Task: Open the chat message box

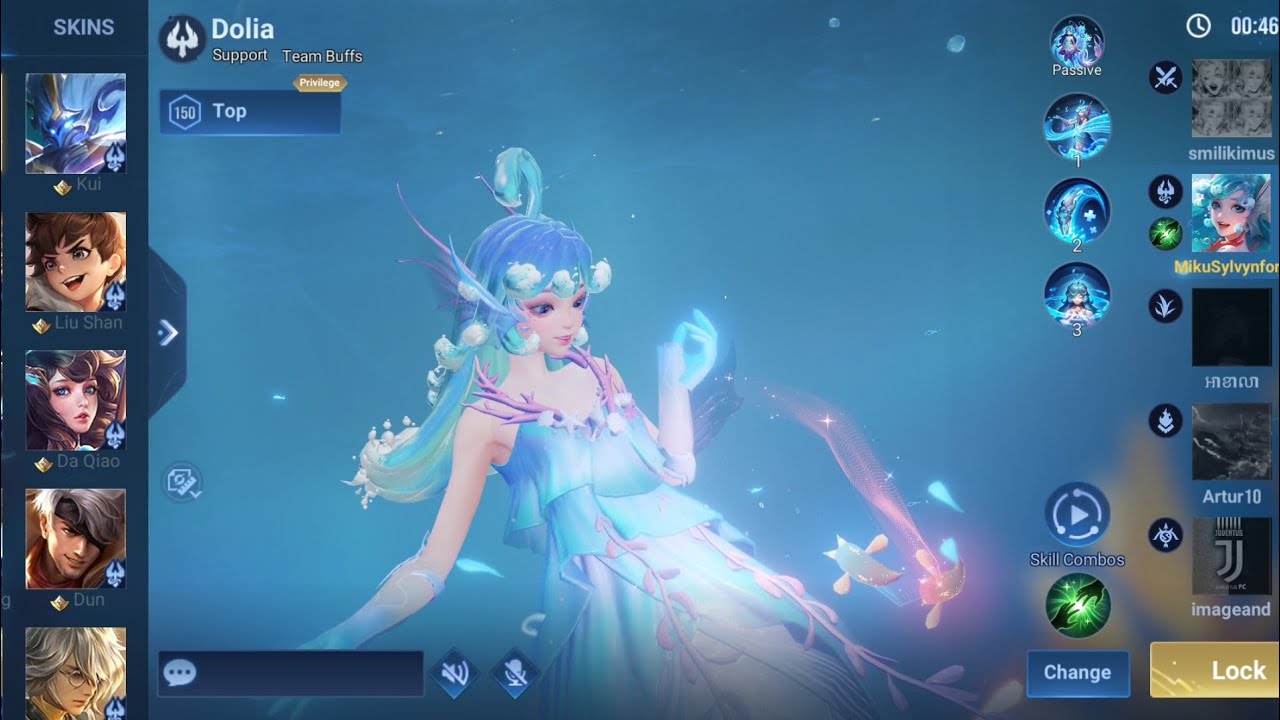Action: (x=290, y=673)
